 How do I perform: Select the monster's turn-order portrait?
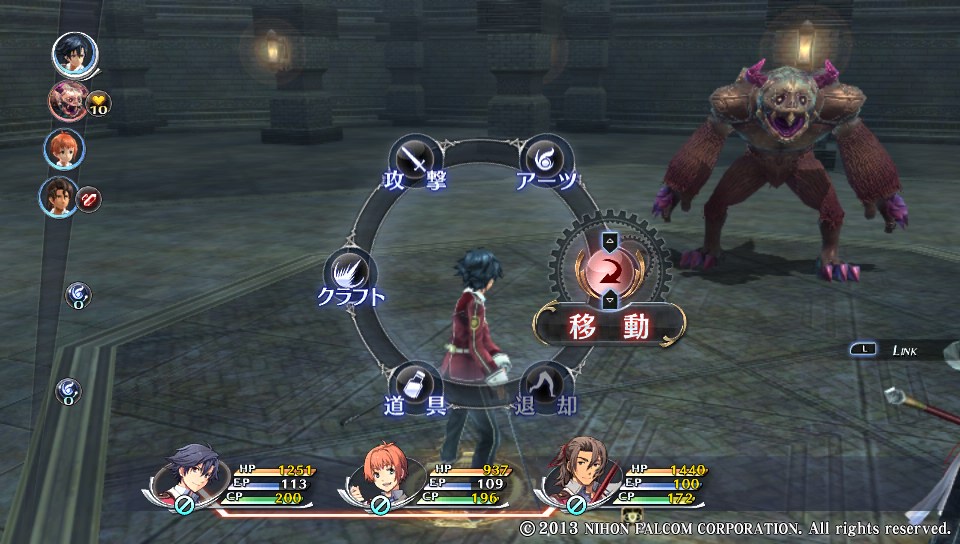[x=67, y=102]
